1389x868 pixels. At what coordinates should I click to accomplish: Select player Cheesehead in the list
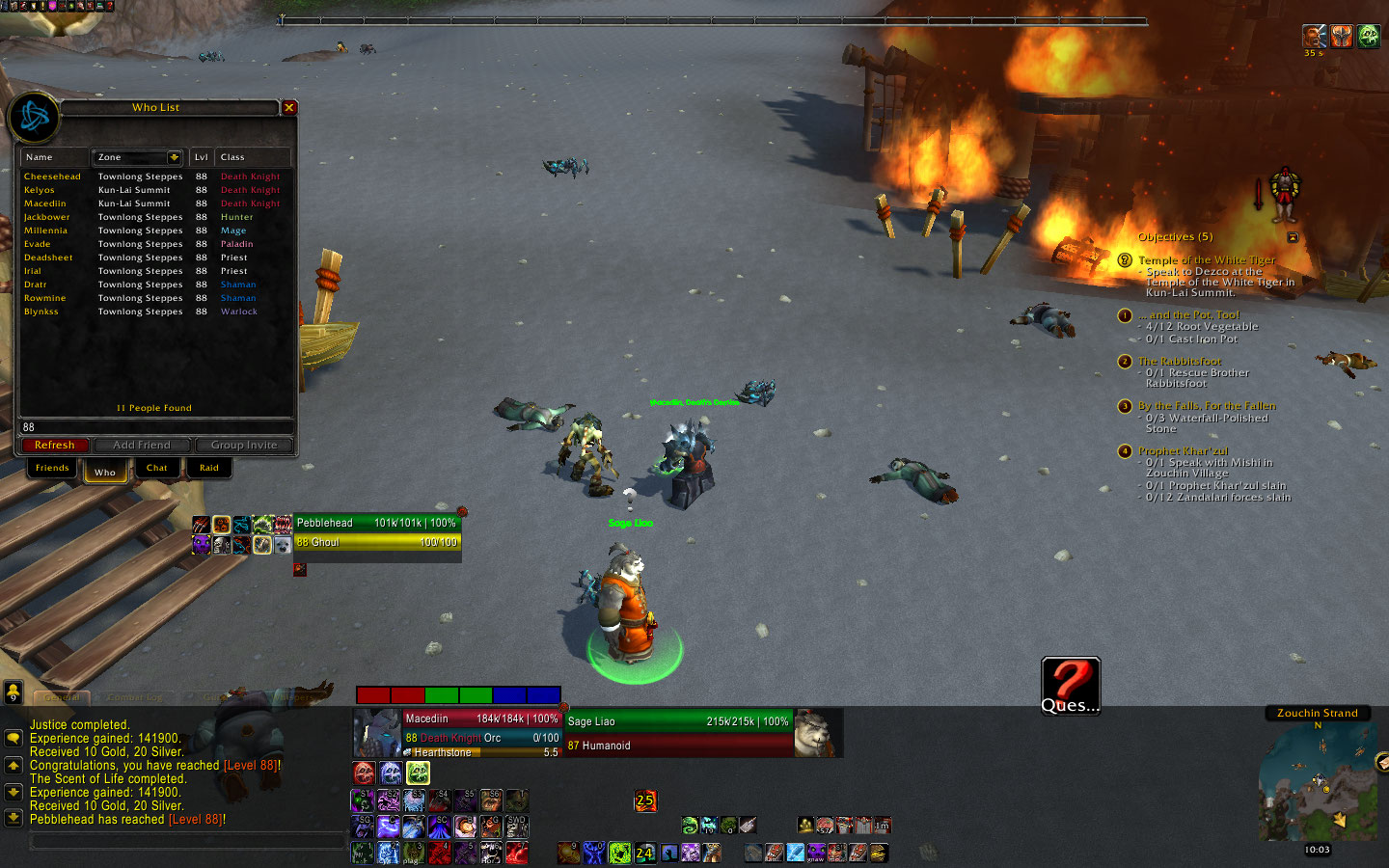[53, 176]
